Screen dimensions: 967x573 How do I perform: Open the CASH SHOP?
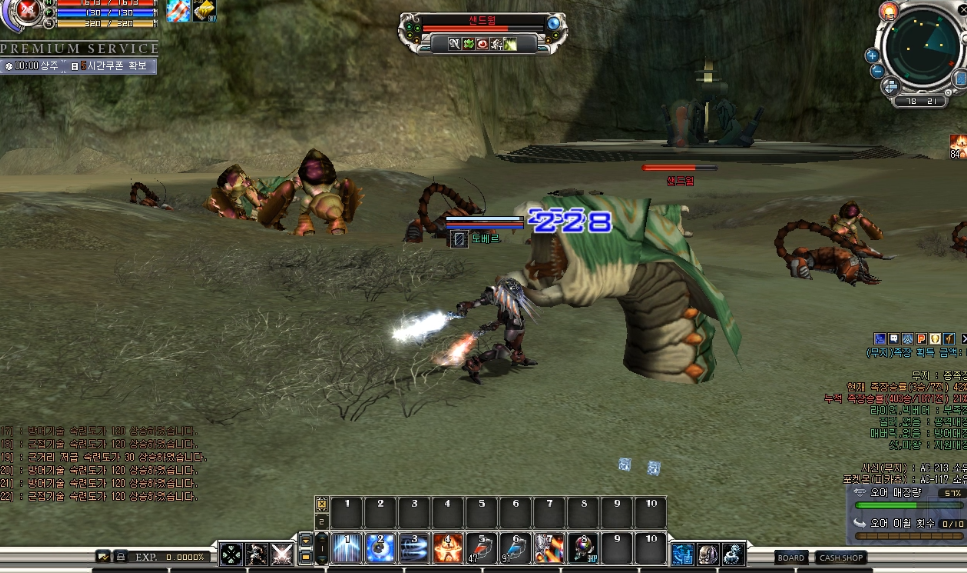(842, 557)
